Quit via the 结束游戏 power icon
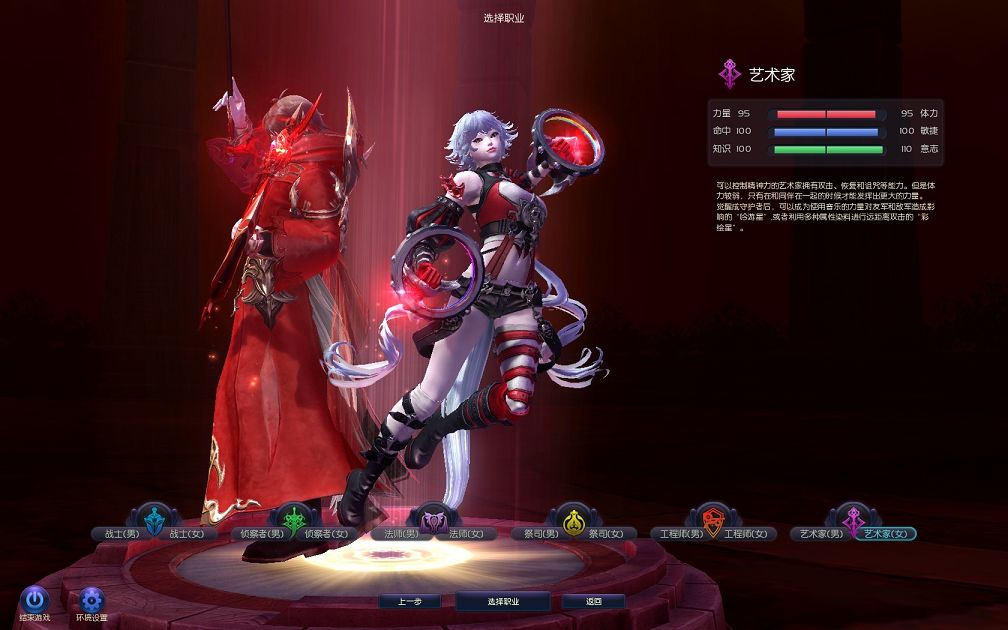The height and width of the screenshot is (630, 1008). click(x=35, y=599)
